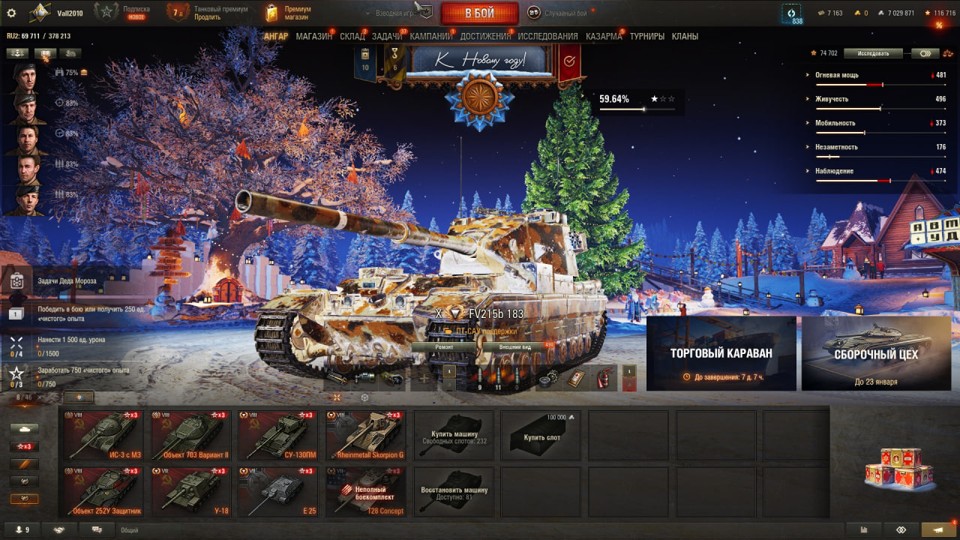The height and width of the screenshot is (540, 960).
Task: Select the СУ-130ПМ tank in carousel
Action: click(278, 434)
